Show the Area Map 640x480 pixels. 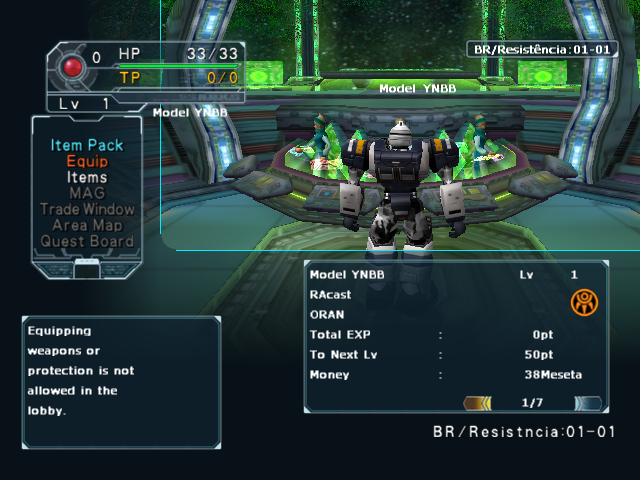pos(87,225)
